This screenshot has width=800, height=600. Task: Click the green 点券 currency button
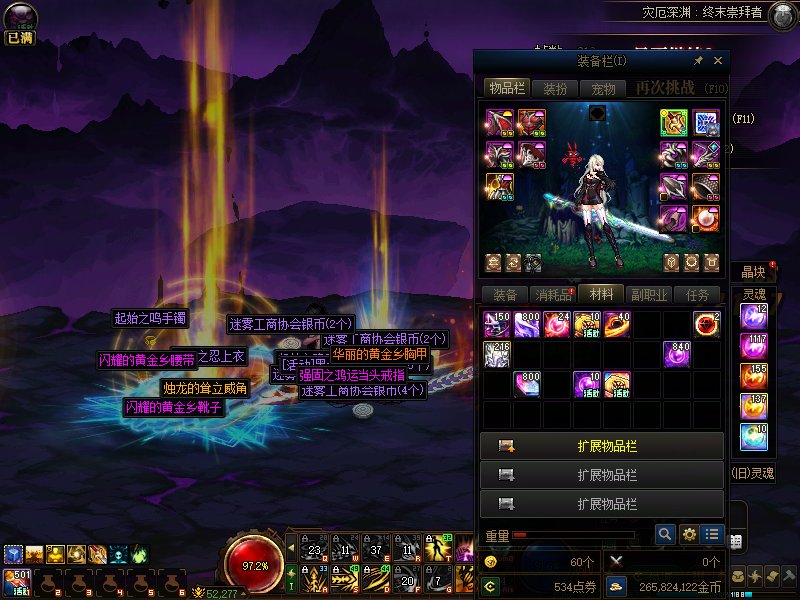[x=491, y=586]
